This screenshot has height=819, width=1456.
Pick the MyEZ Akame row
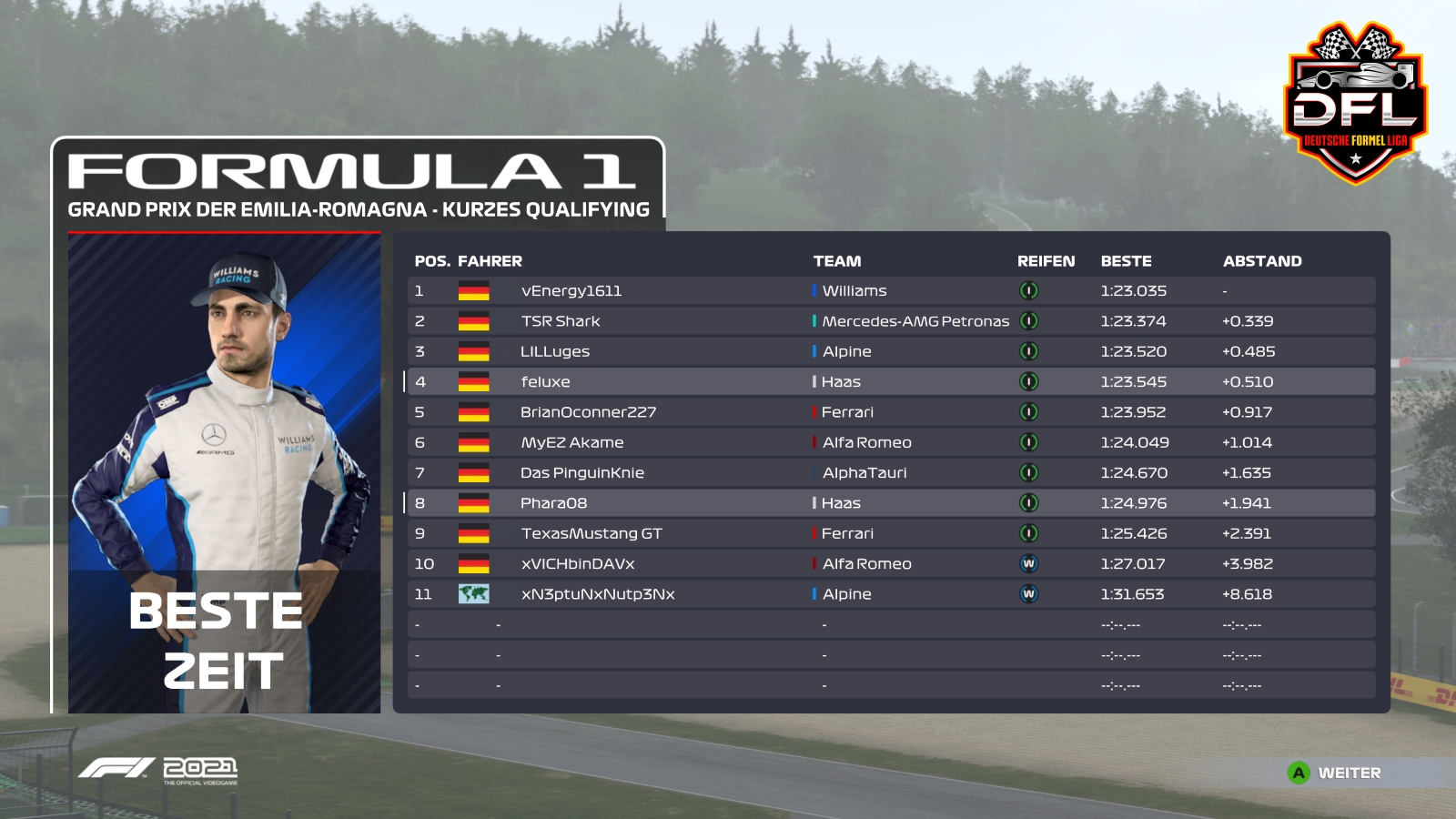[x=890, y=442]
